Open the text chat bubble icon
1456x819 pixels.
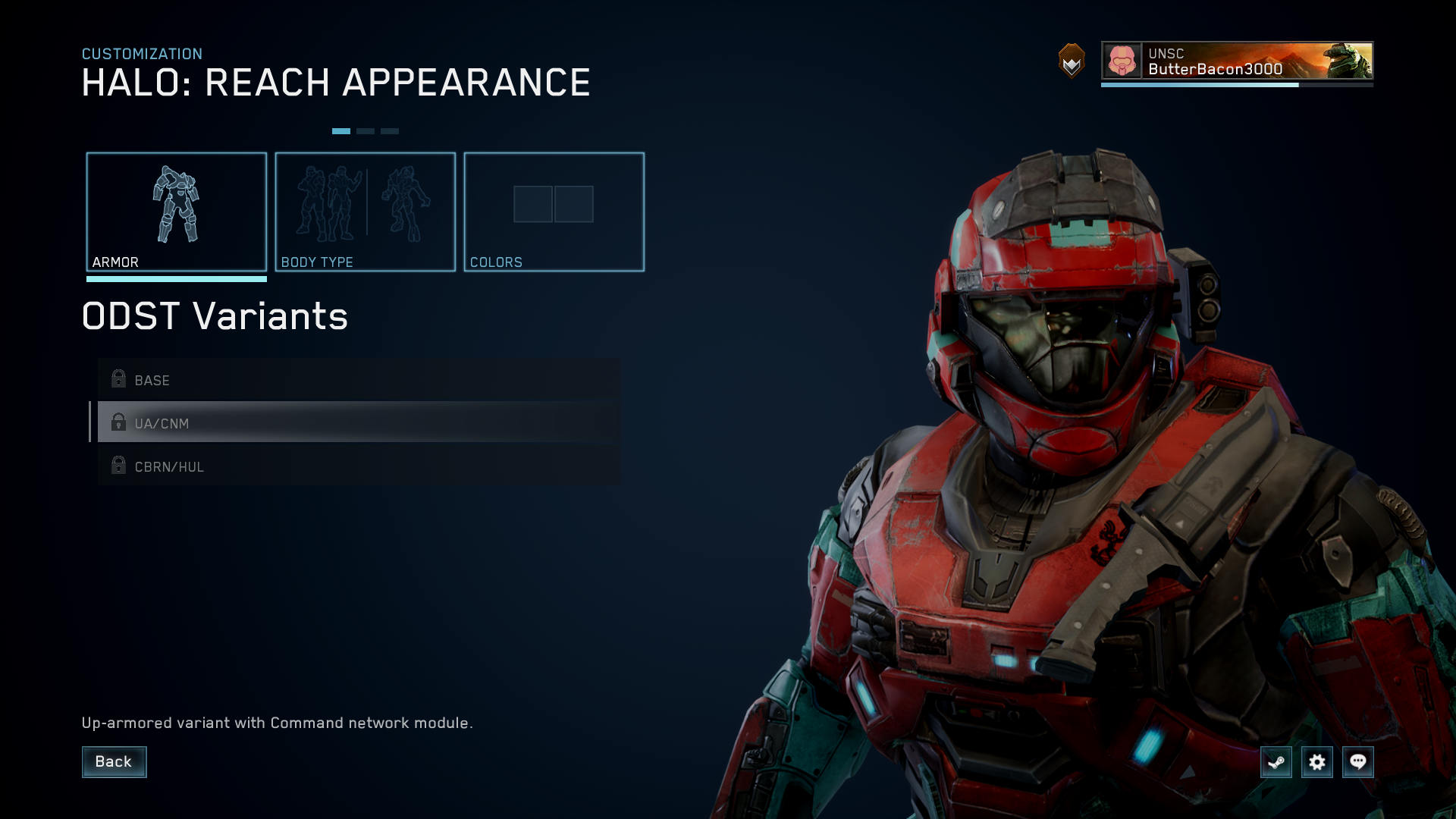[1358, 762]
